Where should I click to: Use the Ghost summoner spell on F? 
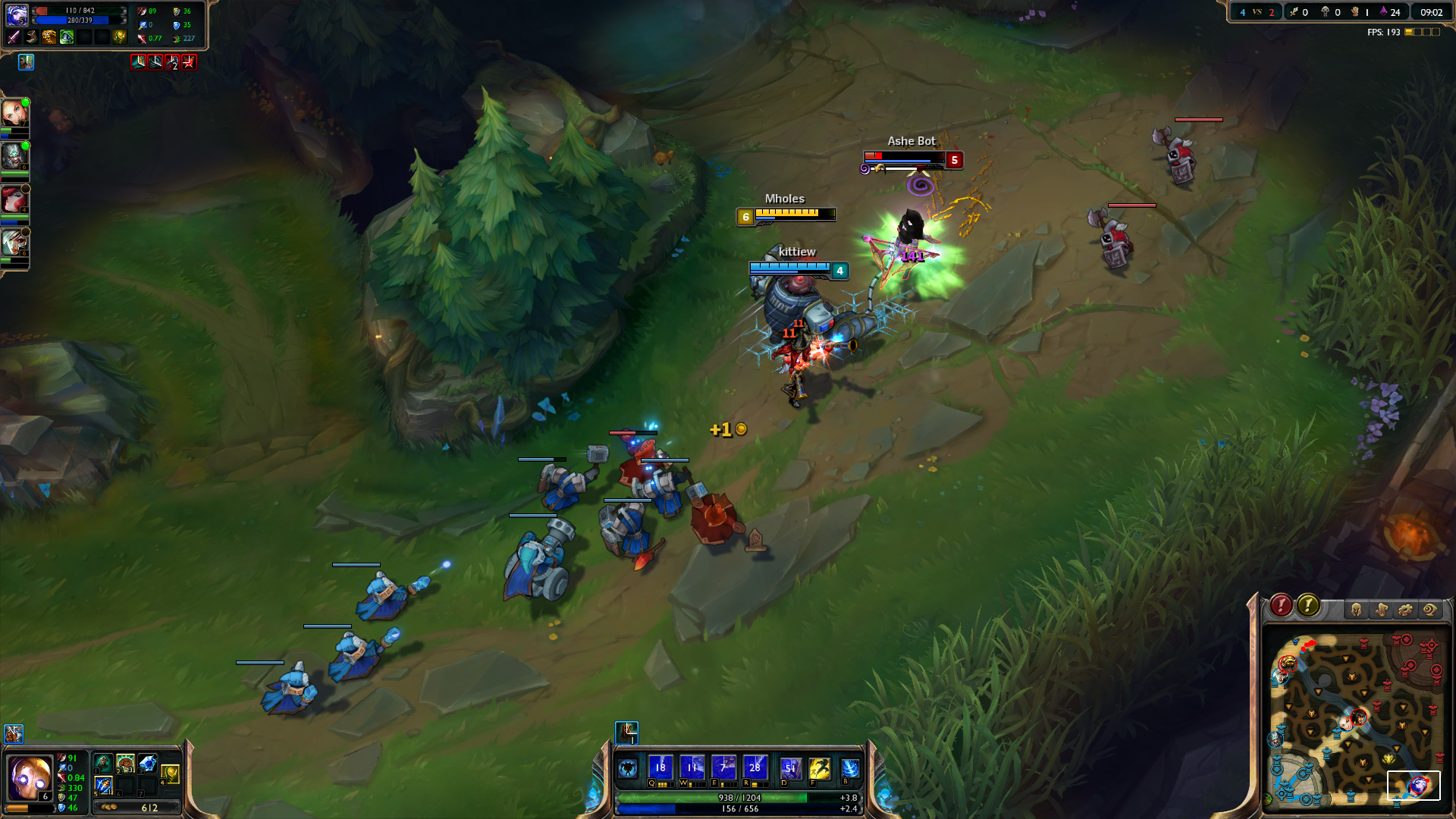point(819,768)
